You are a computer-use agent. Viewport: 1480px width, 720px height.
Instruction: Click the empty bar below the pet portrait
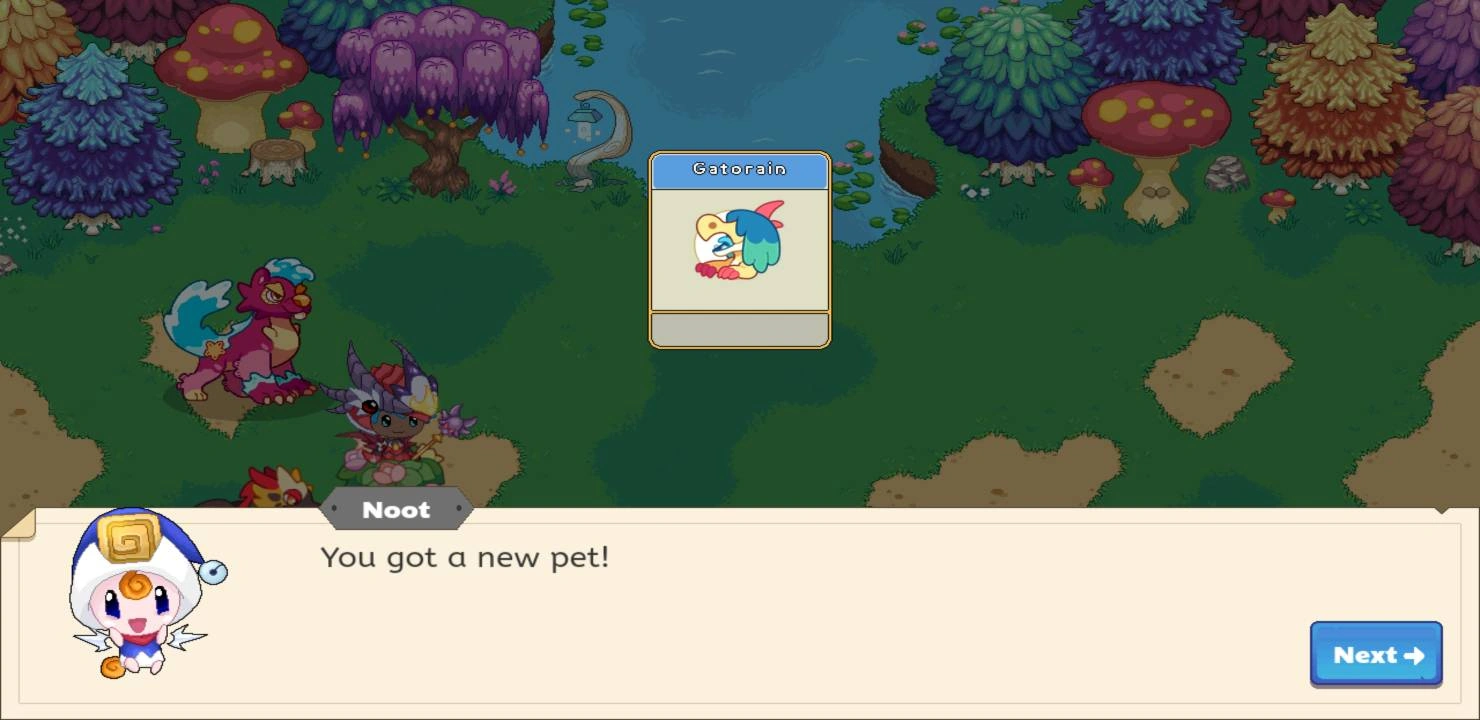[740, 330]
